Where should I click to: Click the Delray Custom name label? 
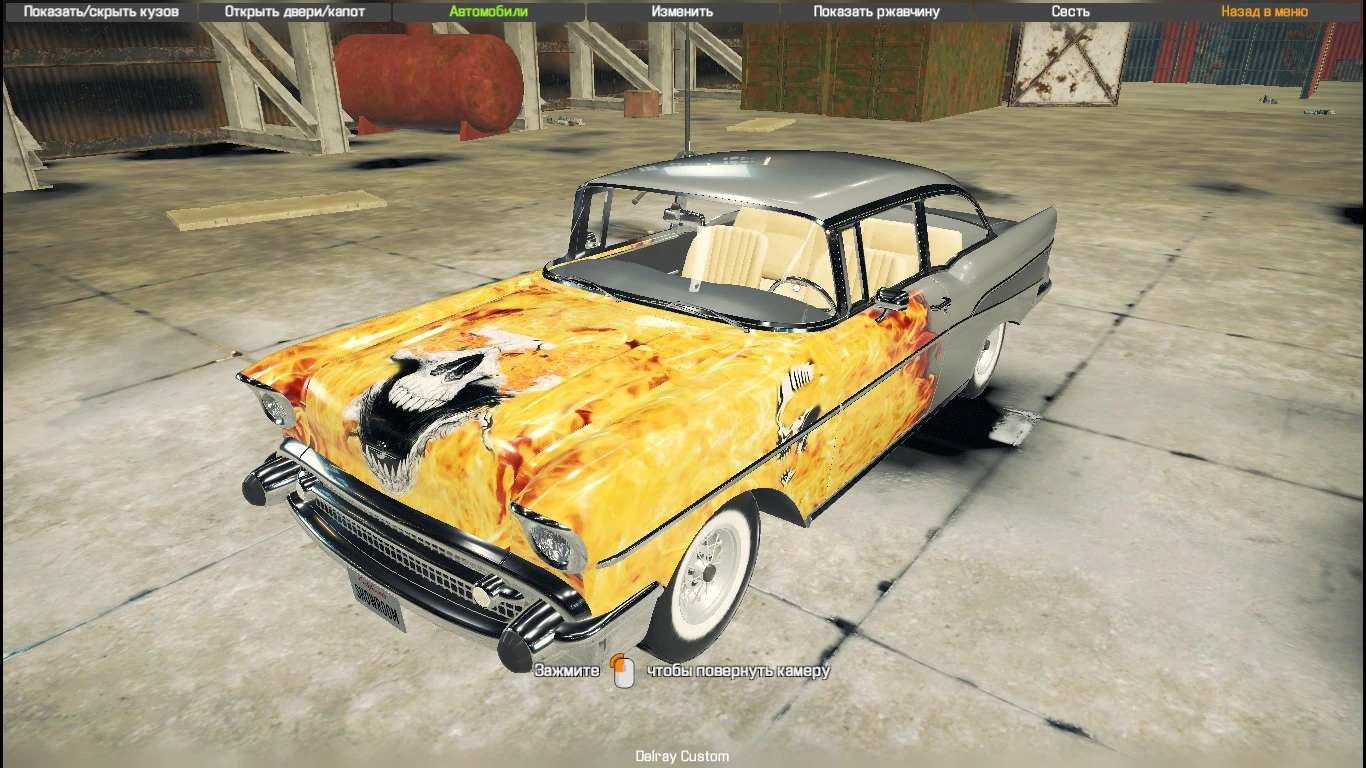[x=682, y=756]
